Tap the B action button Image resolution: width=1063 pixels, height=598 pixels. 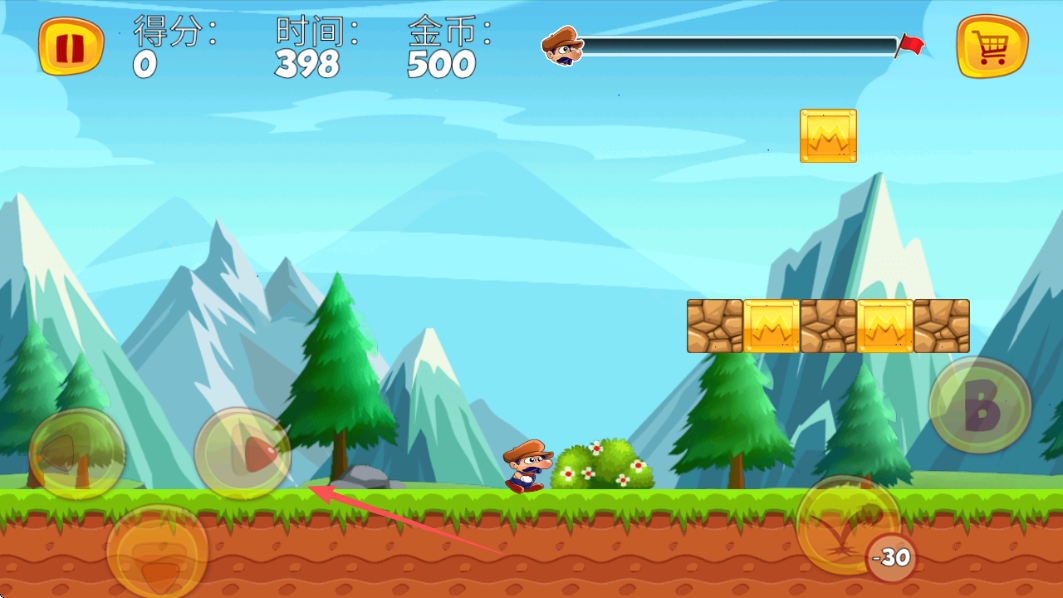980,406
